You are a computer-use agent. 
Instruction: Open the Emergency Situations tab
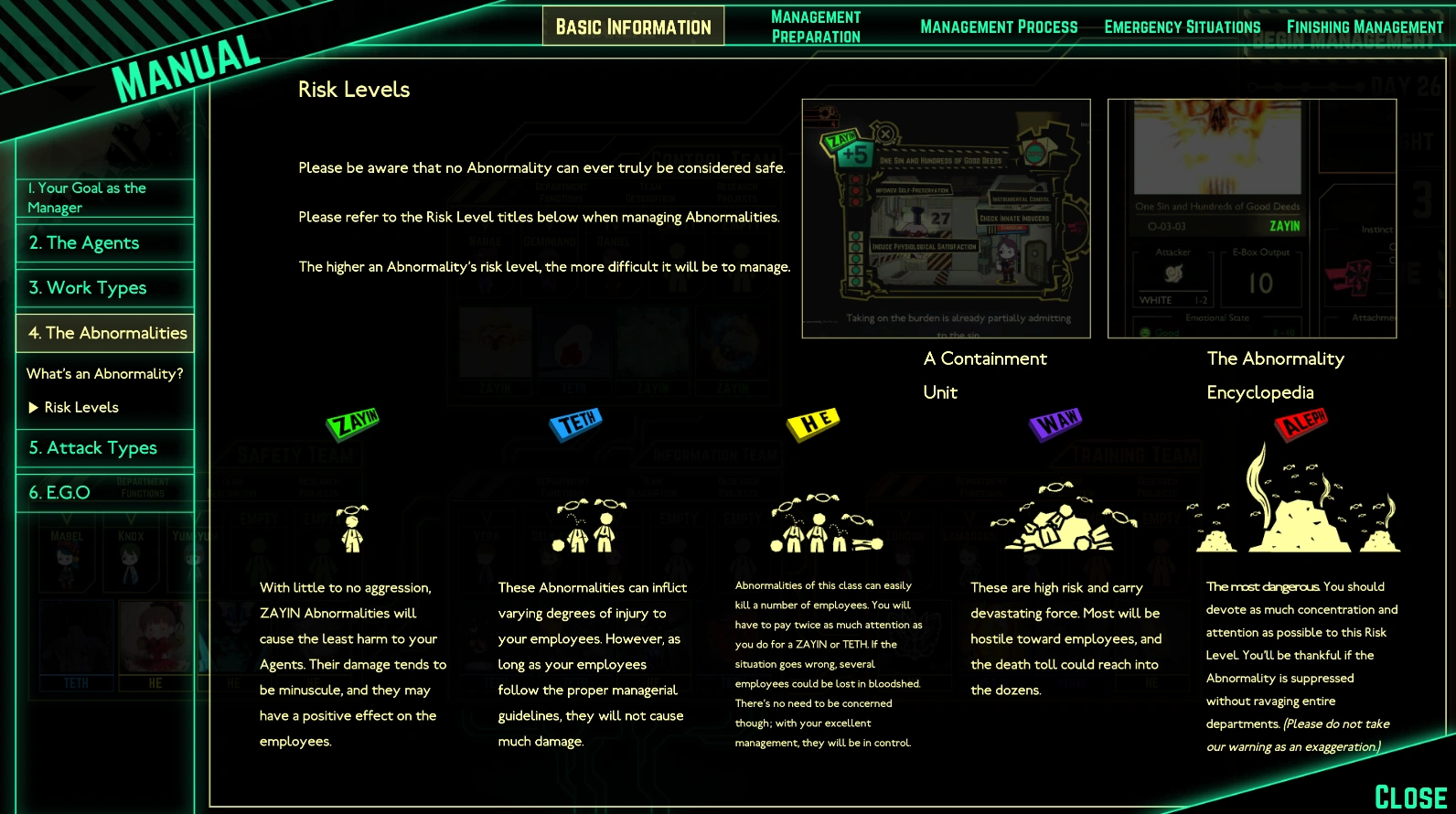(x=1182, y=27)
